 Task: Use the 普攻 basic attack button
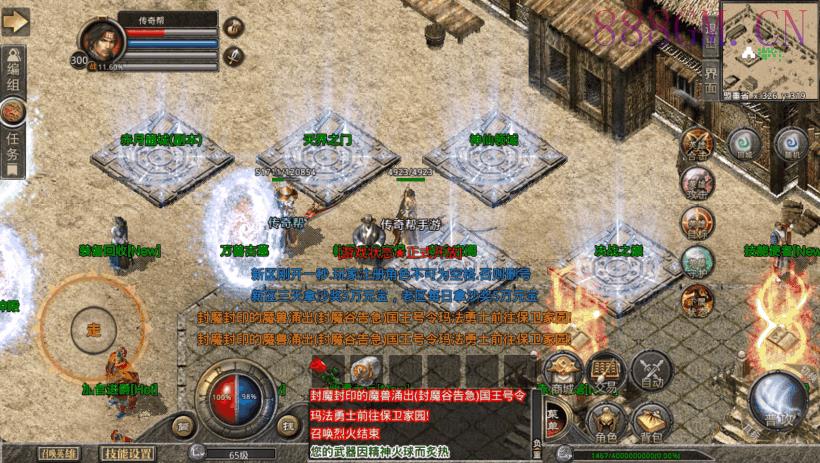coord(777,397)
